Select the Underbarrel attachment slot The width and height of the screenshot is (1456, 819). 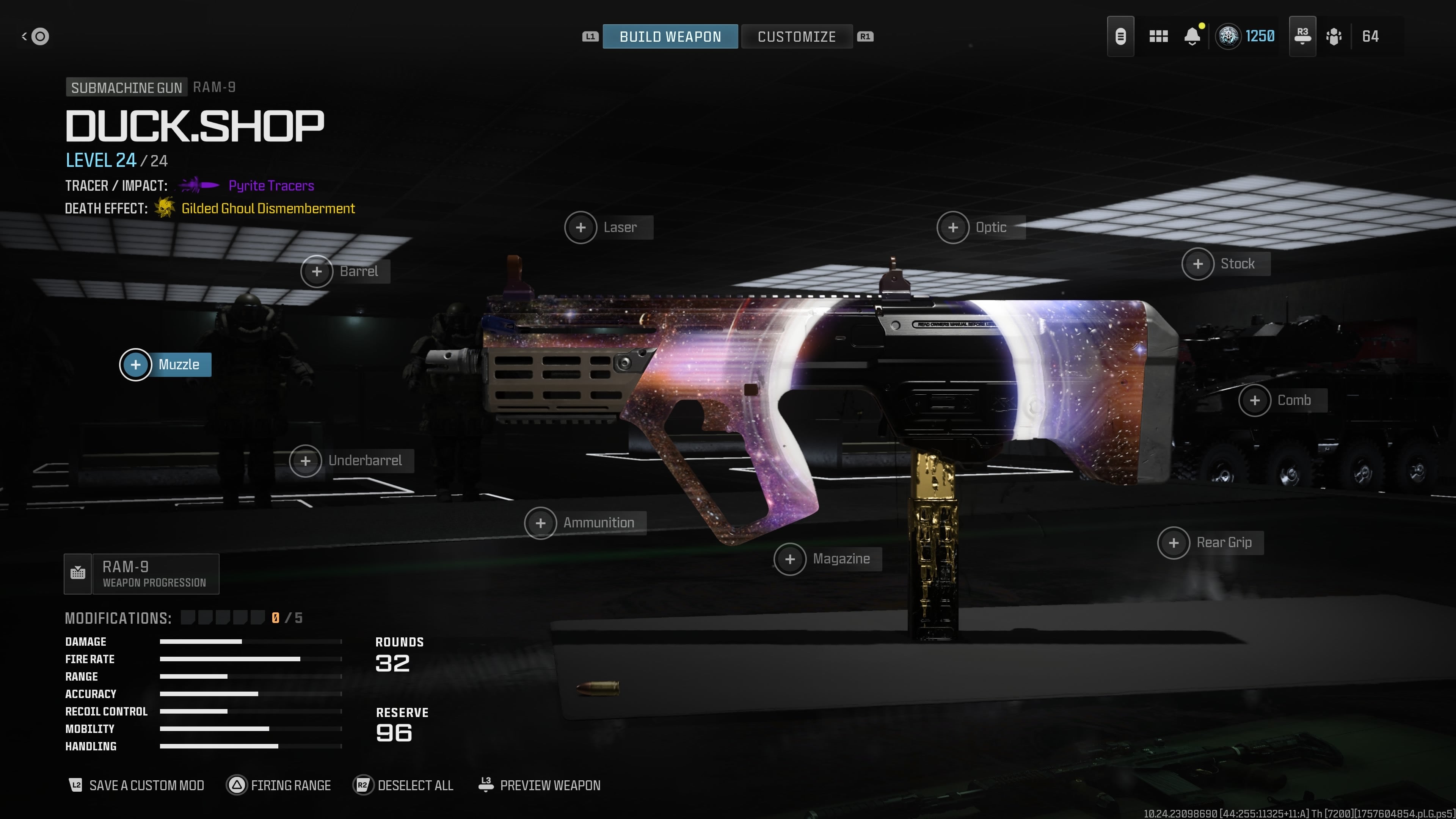tap(351, 461)
